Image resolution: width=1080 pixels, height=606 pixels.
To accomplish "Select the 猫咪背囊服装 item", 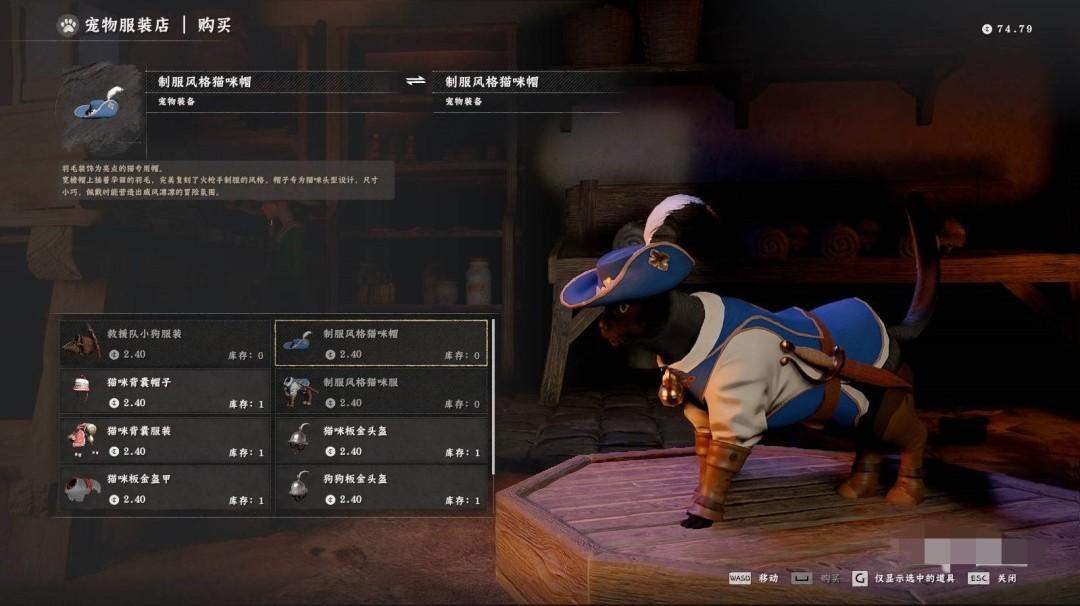I will (x=165, y=440).
